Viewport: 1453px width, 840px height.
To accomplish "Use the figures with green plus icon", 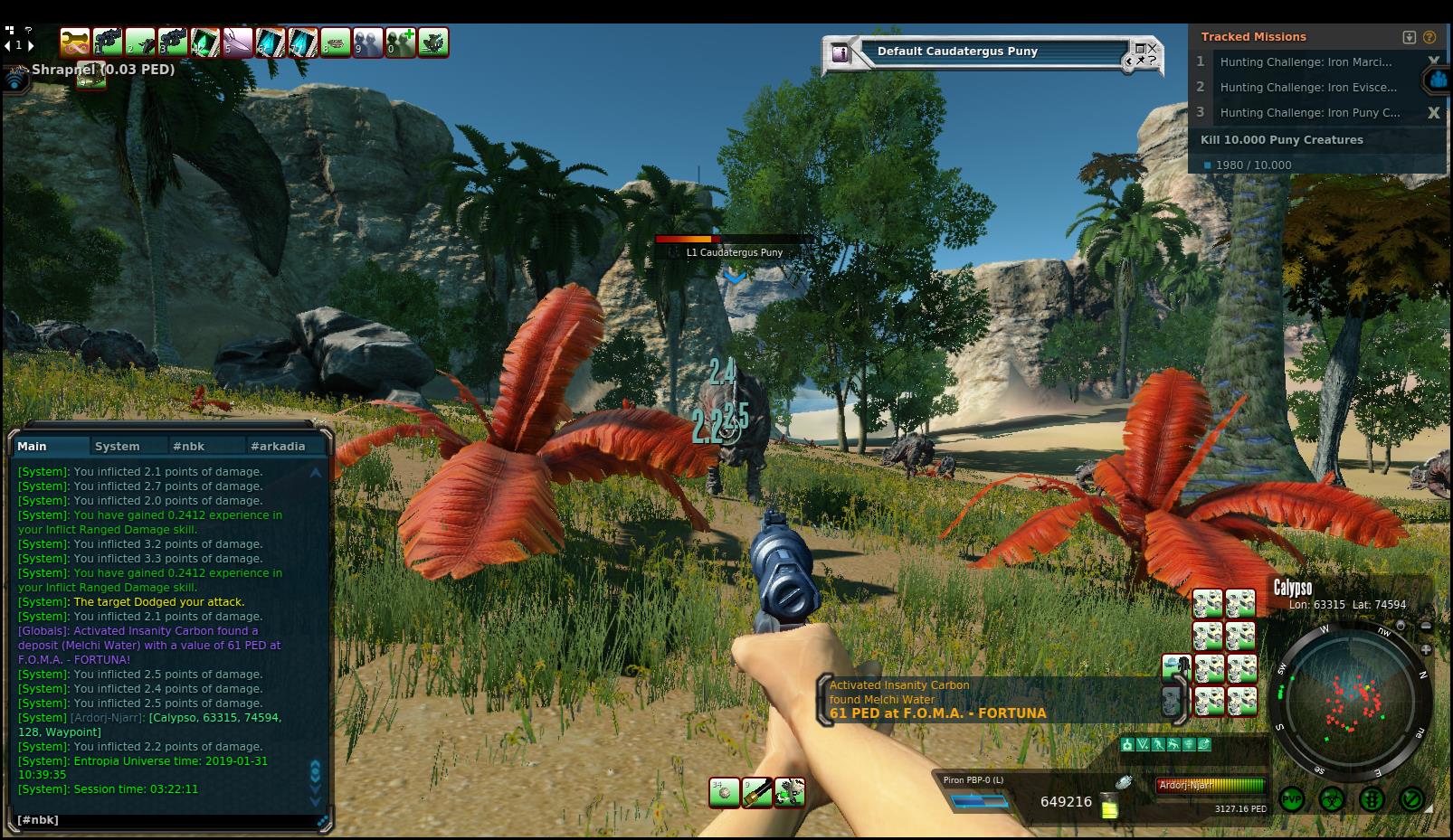I will [x=401, y=42].
